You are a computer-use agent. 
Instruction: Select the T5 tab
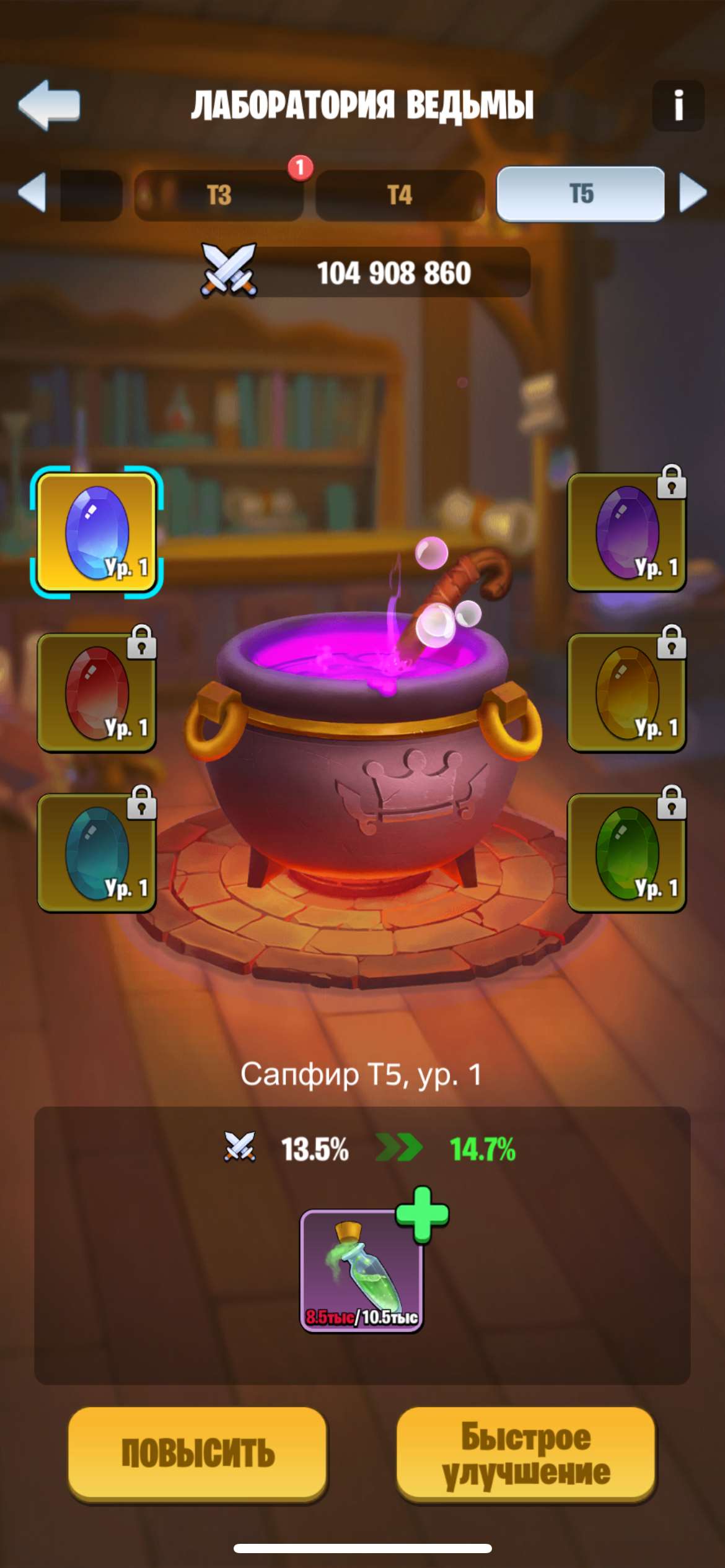581,194
